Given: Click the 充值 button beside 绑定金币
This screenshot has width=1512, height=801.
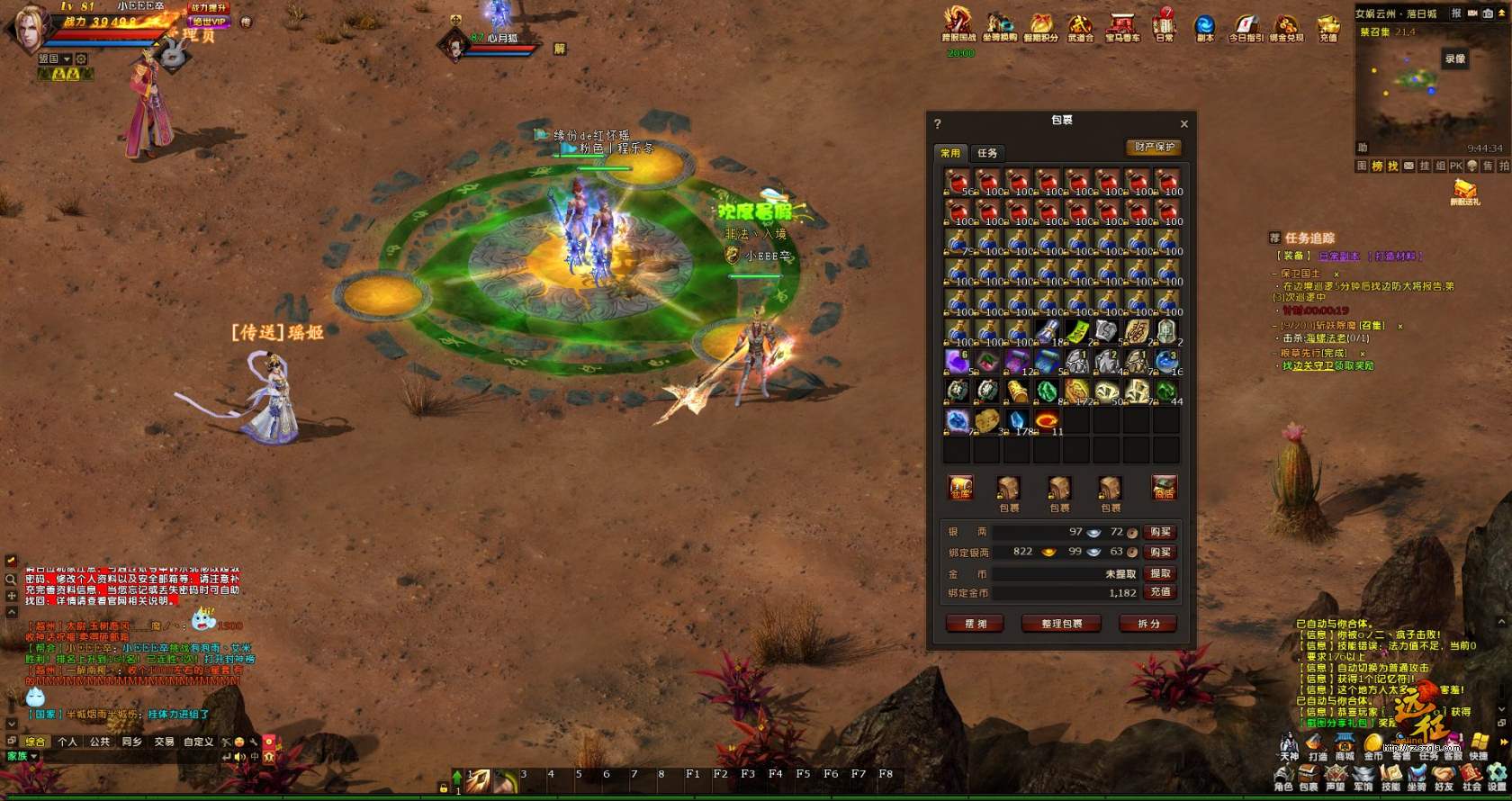Looking at the screenshot, I should point(1160,592).
